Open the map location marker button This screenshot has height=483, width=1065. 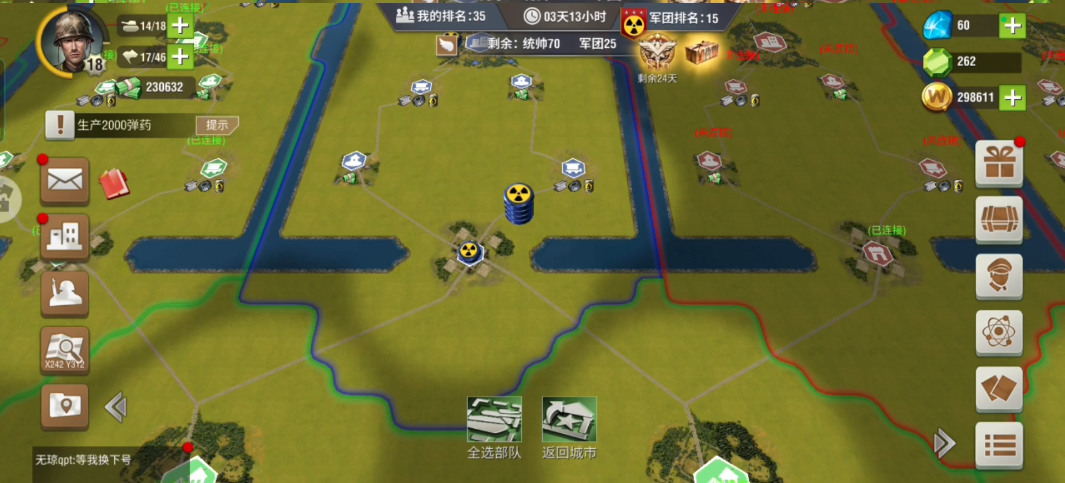[x=65, y=406]
